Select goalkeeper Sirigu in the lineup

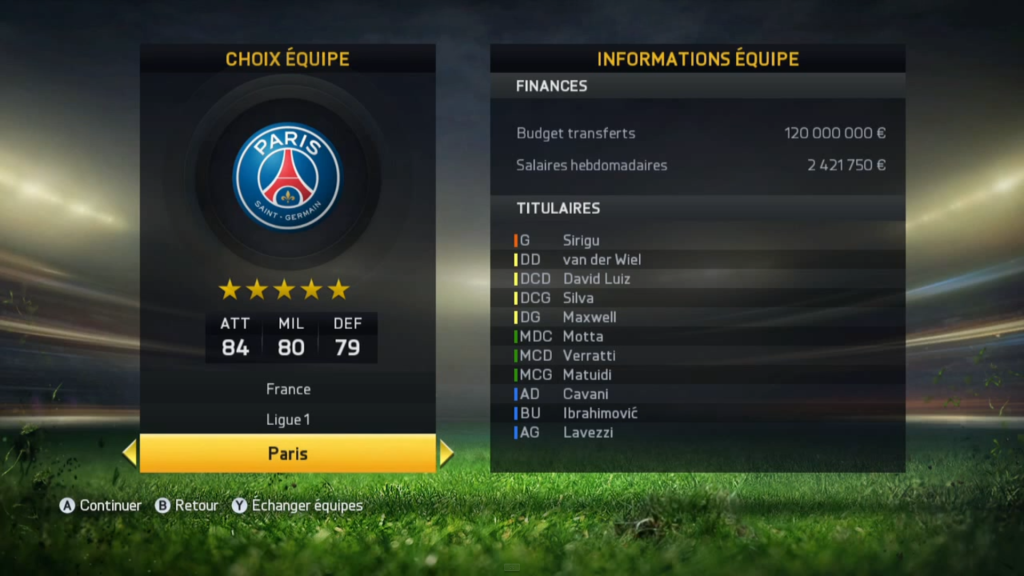(581, 241)
